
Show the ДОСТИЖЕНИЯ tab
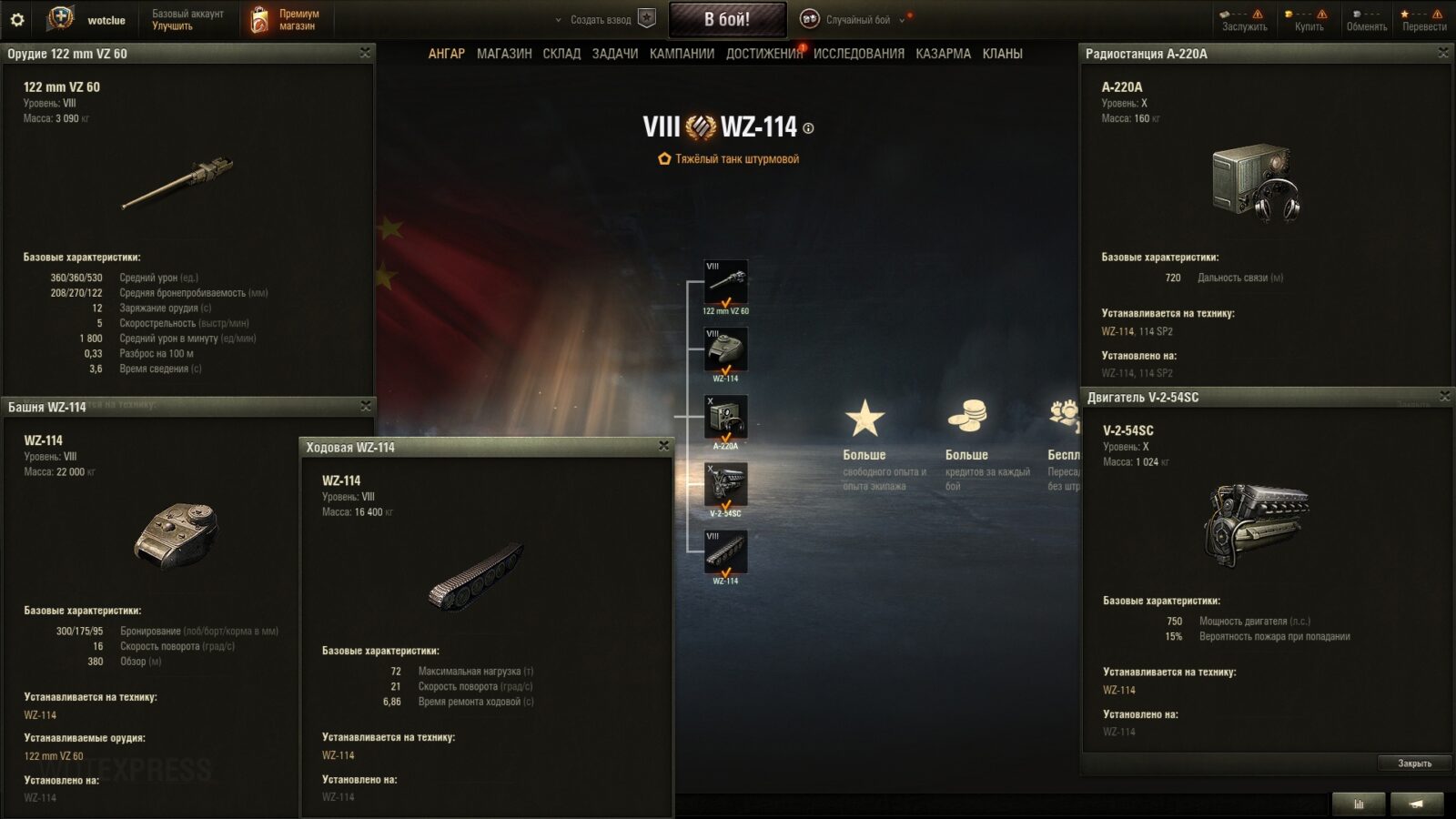tap(763, 54)
